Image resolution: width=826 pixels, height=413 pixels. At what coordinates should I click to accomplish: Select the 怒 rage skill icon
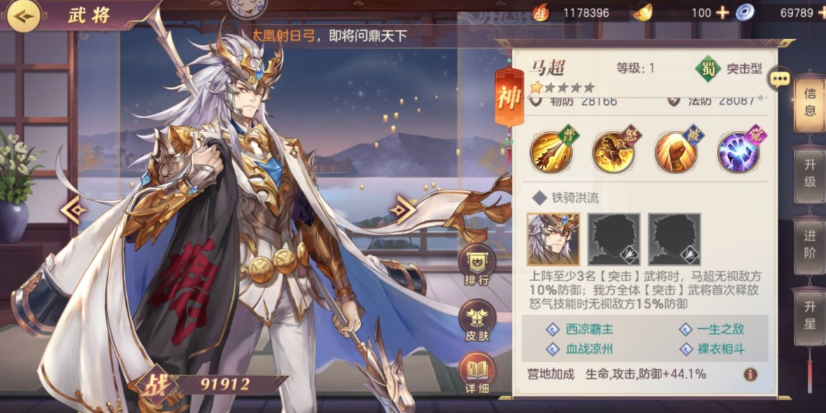[x=613, y=151]
